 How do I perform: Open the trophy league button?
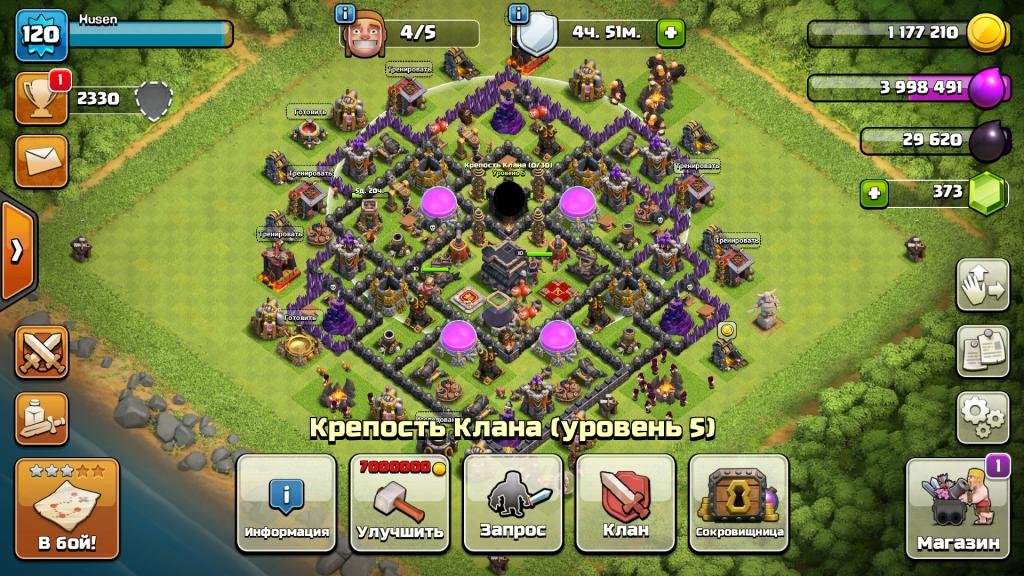[41, 98]
